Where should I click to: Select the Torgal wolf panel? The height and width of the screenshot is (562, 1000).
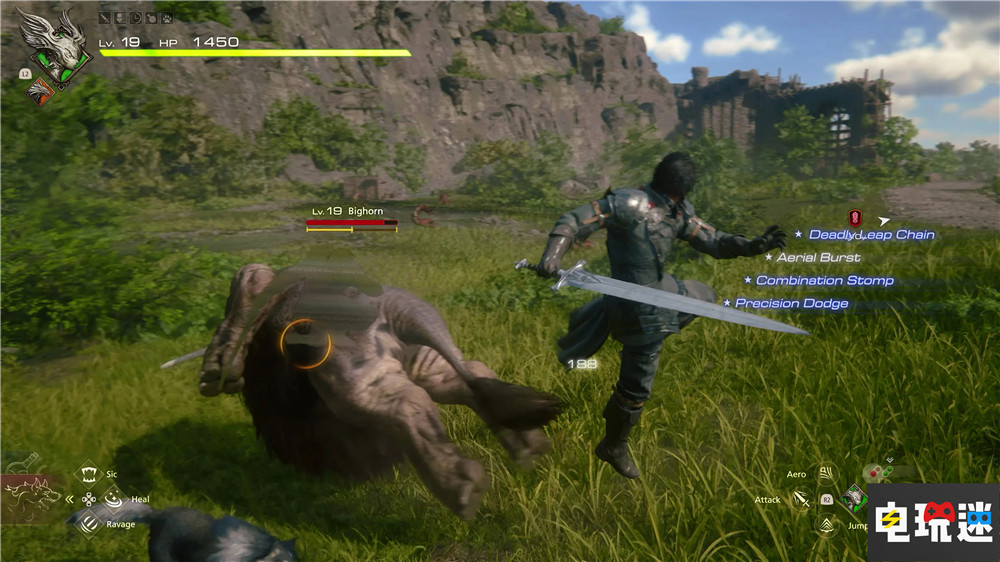click(32, 497)
